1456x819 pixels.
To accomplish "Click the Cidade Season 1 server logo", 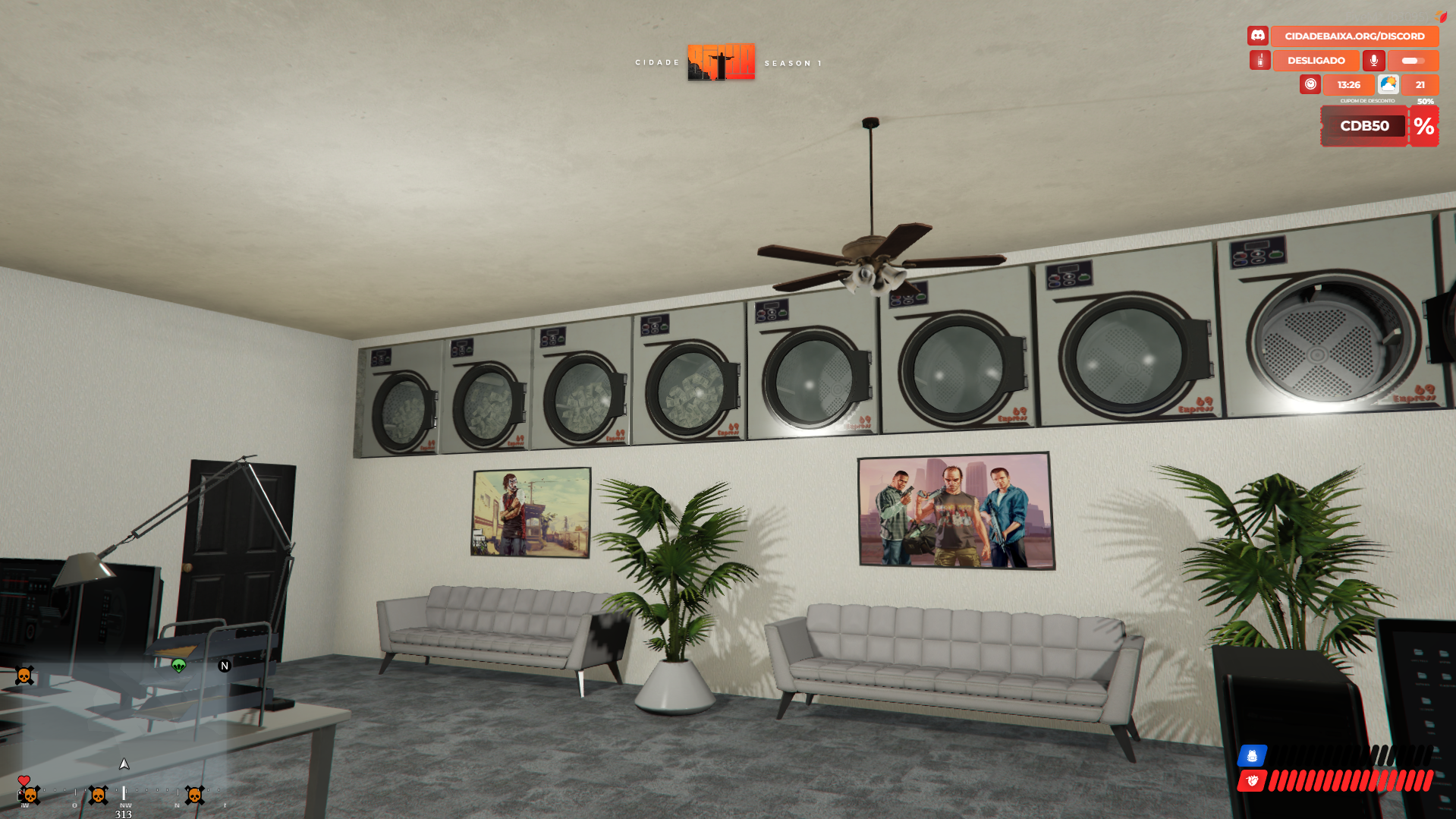I will (x=721, y=62).
